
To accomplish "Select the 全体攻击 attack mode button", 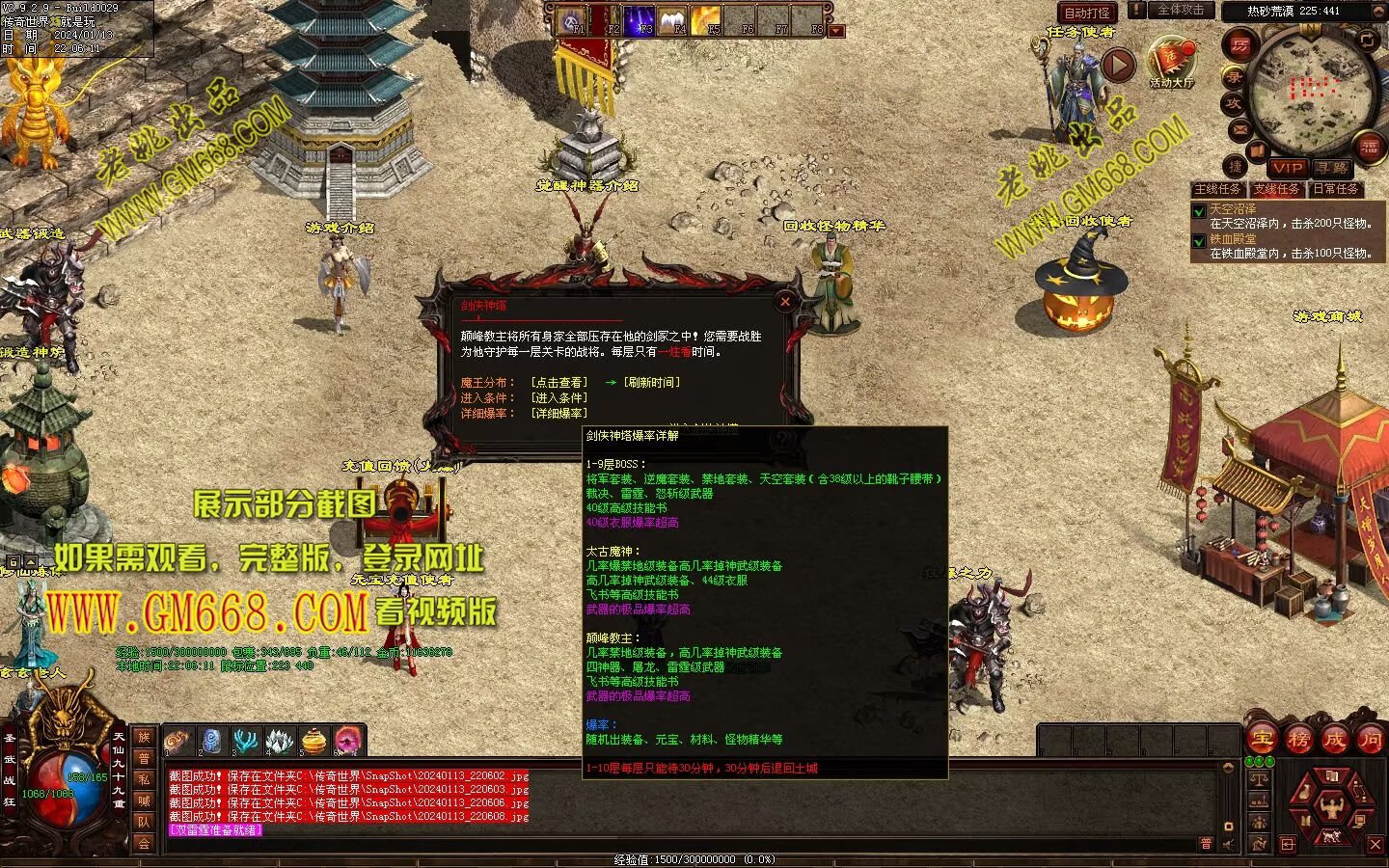I will coord(1180,11).
